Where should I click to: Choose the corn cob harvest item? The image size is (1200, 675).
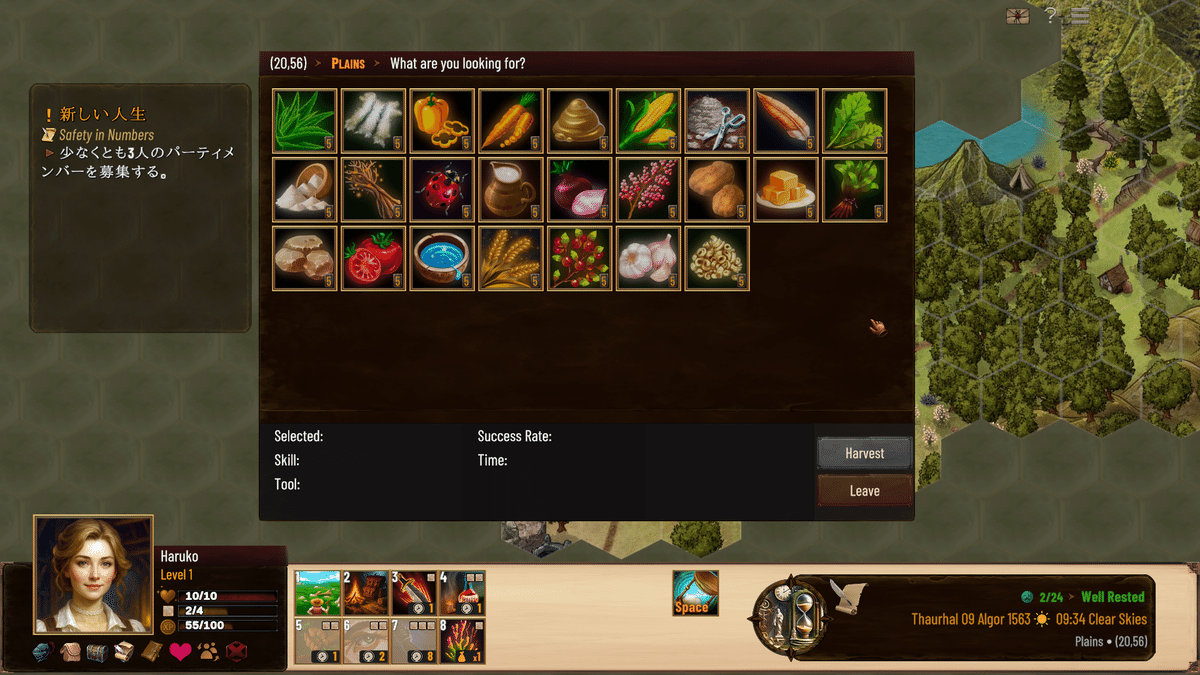648,121
